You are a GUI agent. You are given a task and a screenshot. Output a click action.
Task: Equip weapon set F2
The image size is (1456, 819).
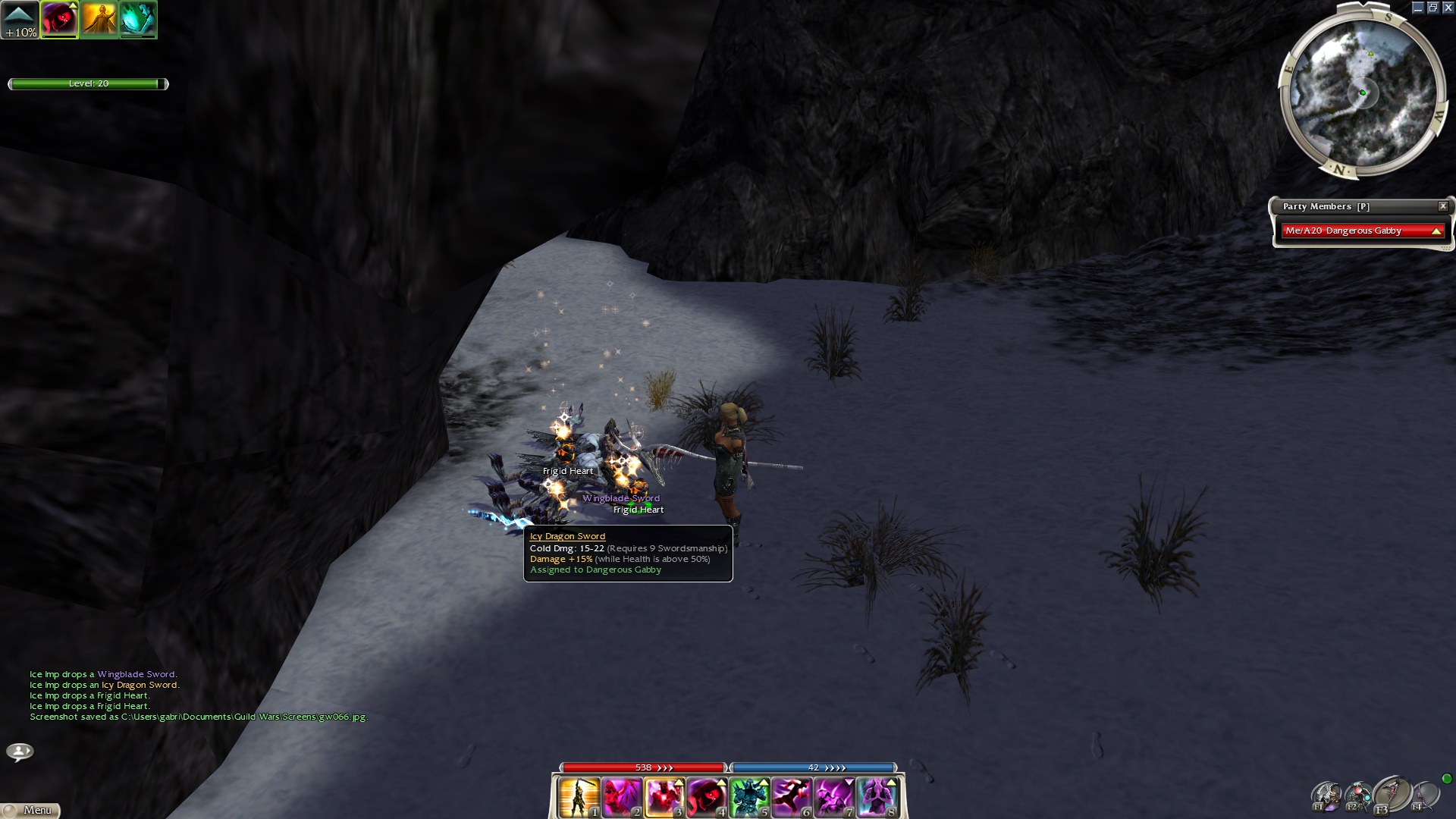(1358, 796)
